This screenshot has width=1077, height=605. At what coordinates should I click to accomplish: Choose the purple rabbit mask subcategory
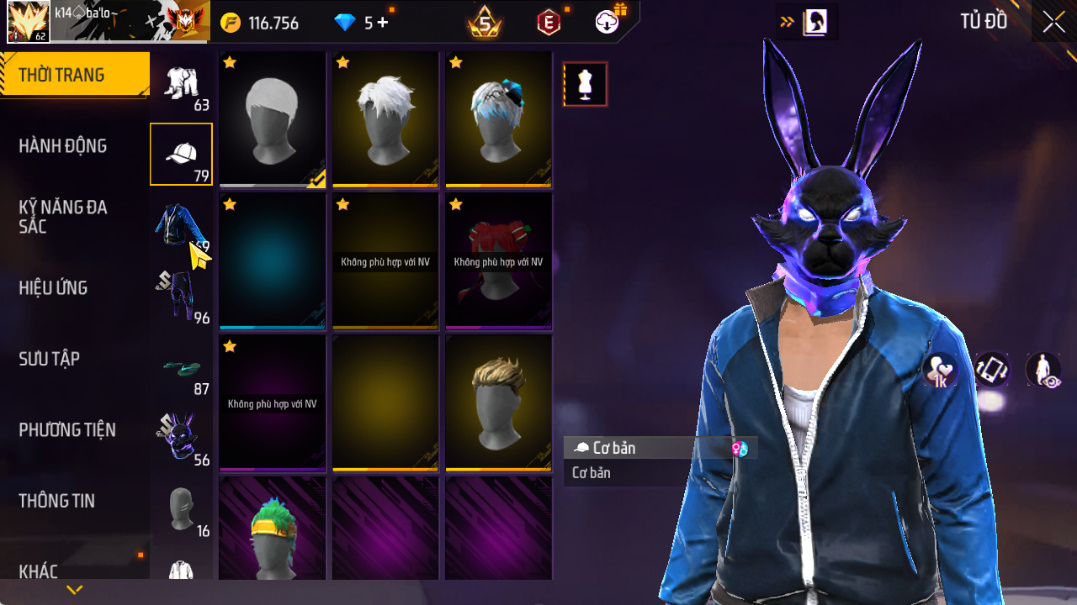[x=181, y=438]
